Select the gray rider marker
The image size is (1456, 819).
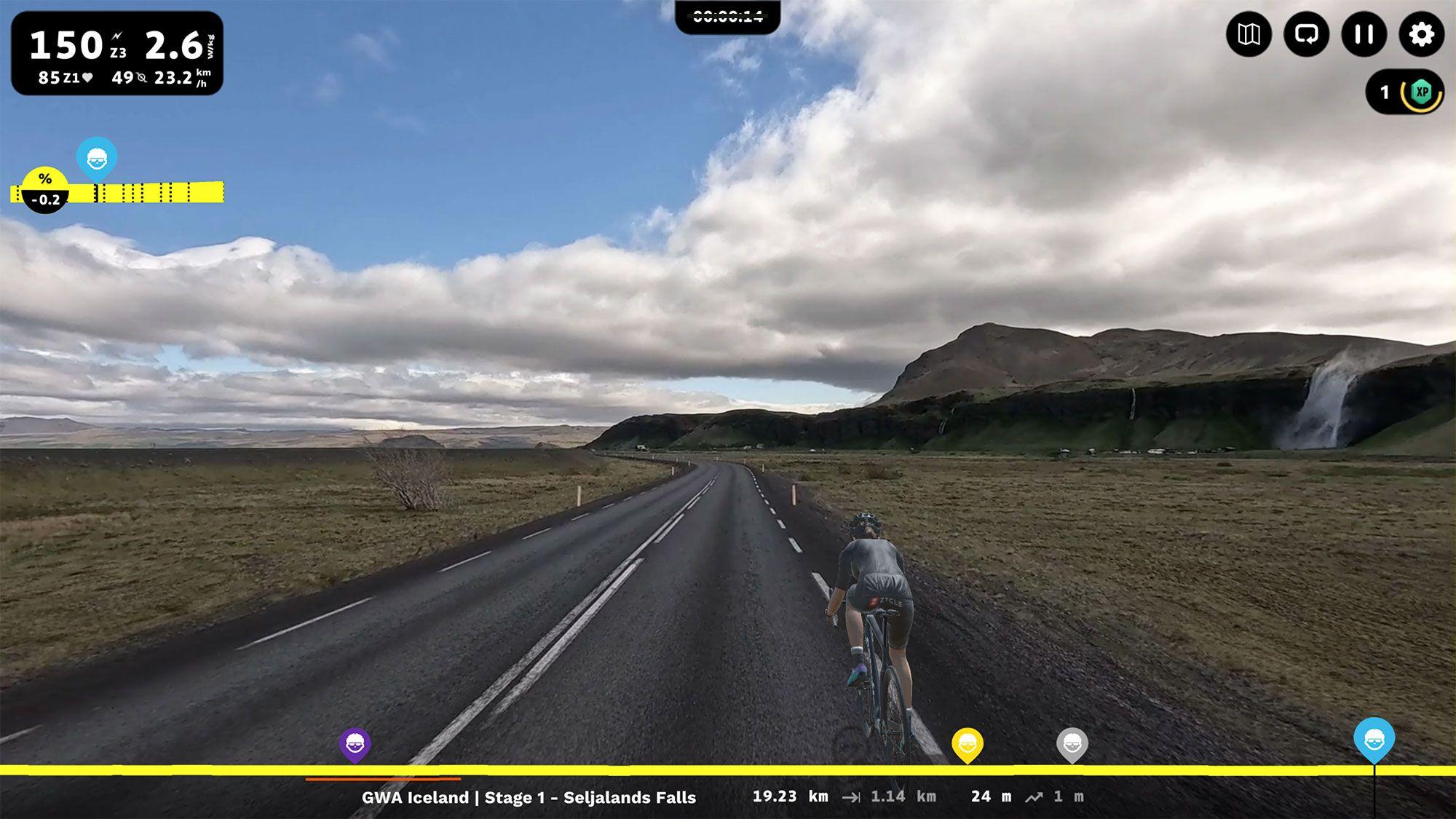coord(1072,744)
